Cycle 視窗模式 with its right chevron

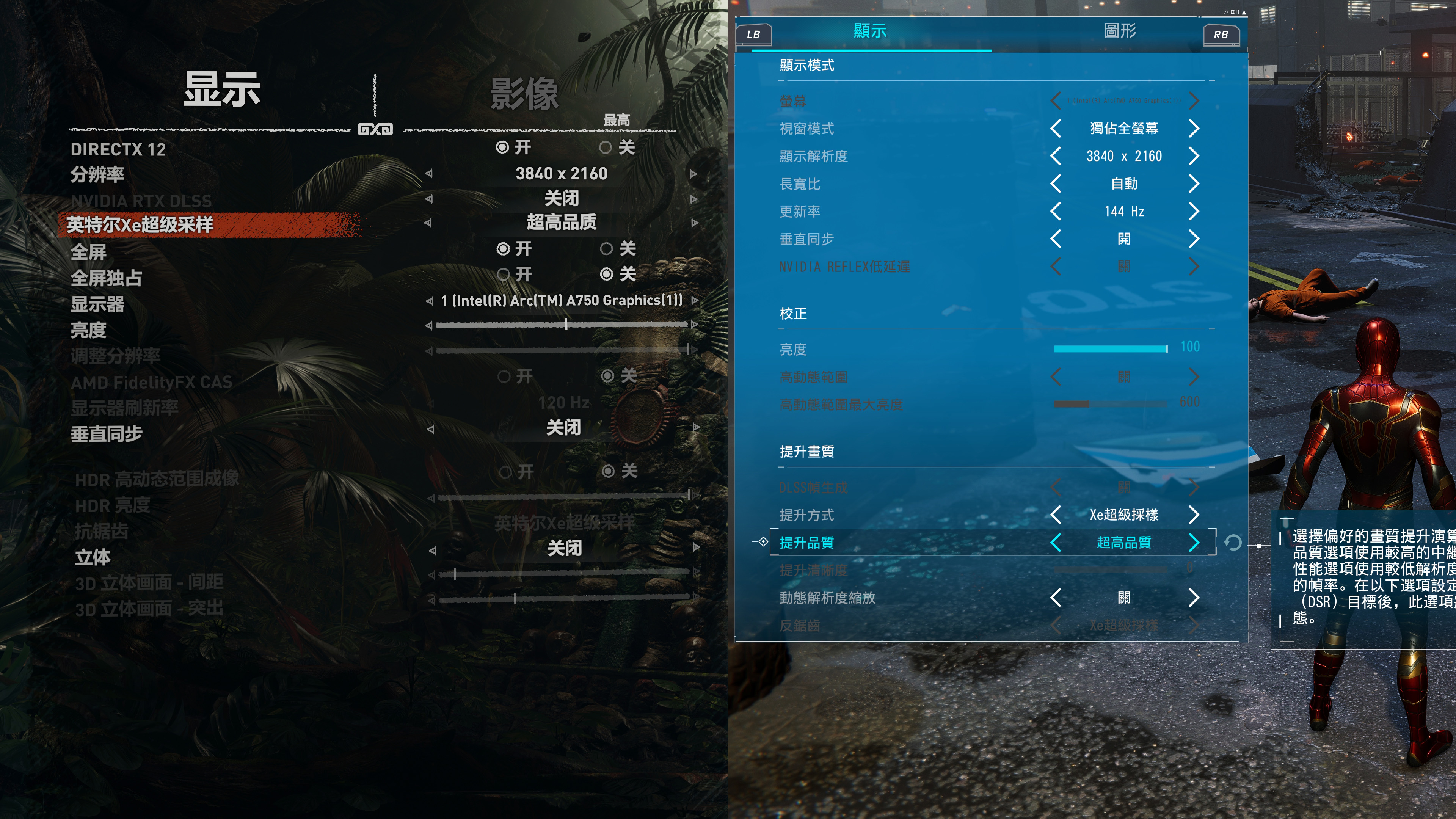(x=1194, y=128)
